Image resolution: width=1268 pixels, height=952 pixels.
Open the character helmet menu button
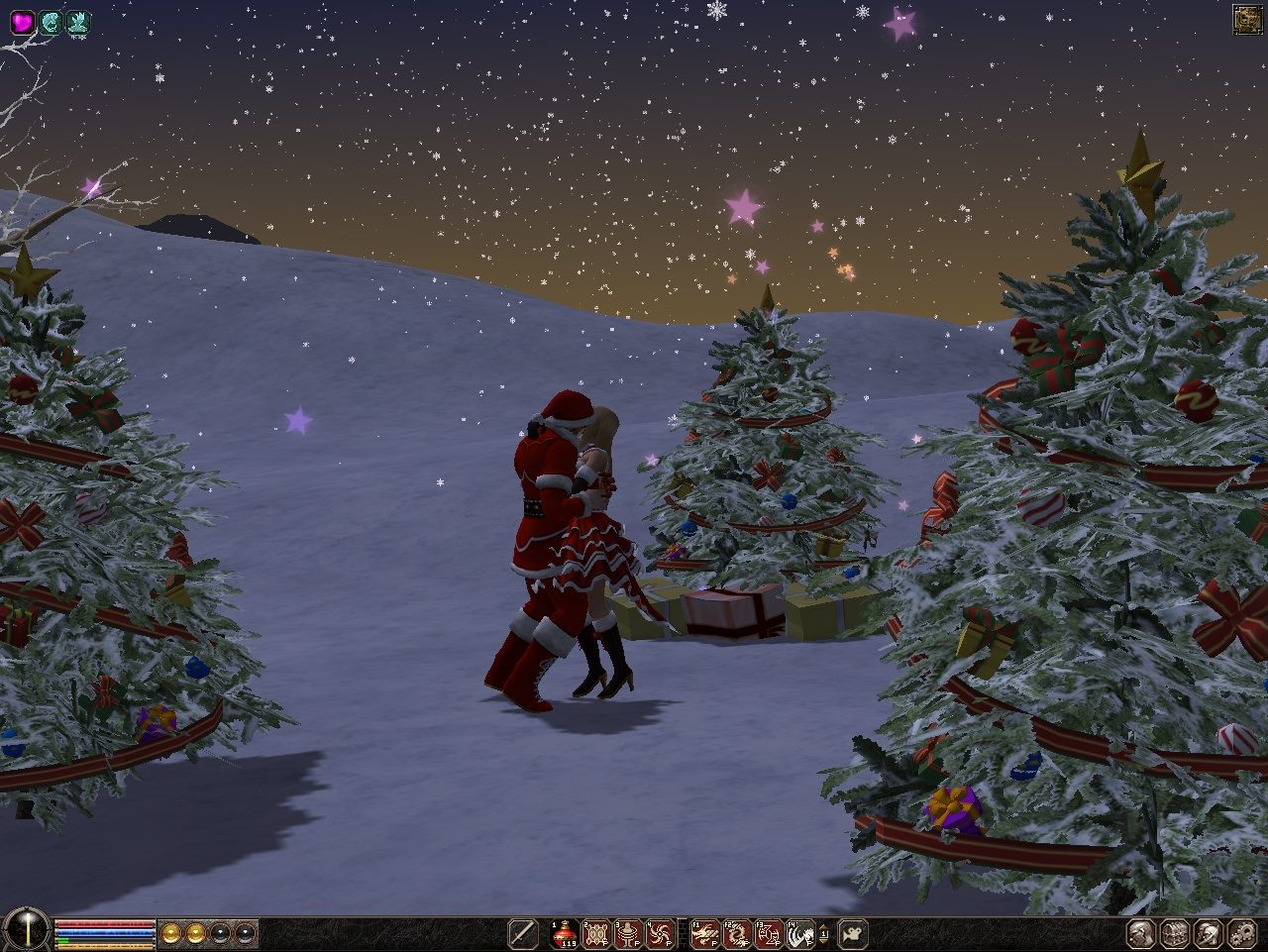(x=1143, y=933)
